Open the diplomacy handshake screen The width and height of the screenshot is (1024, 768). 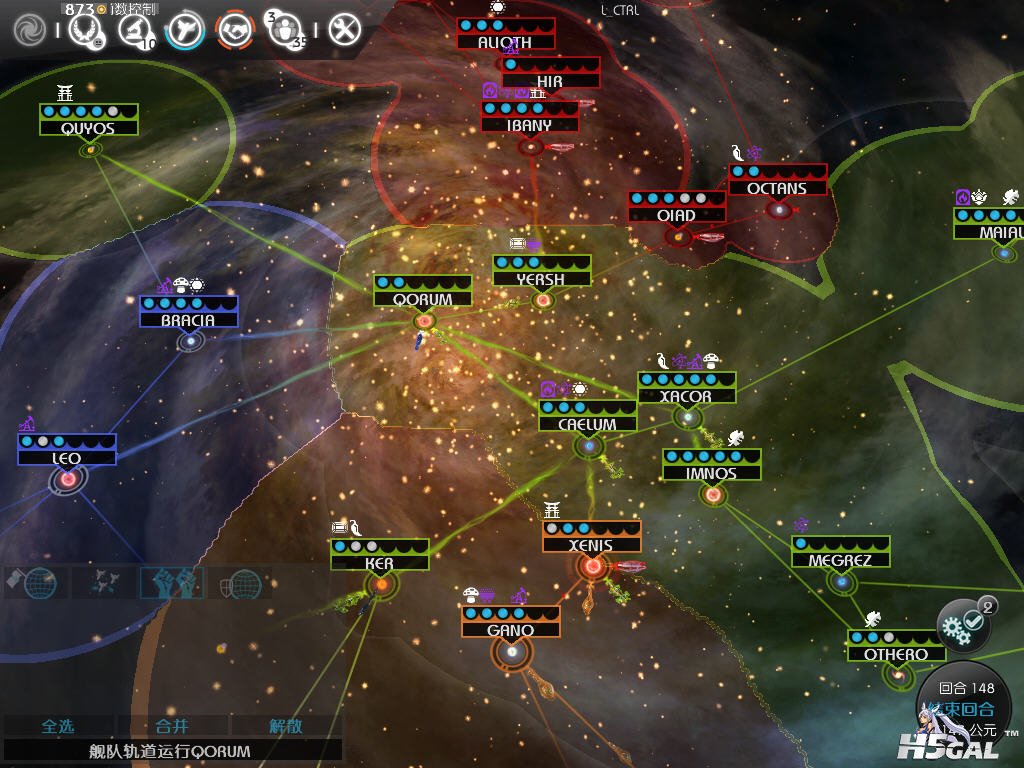coord(236,29)
